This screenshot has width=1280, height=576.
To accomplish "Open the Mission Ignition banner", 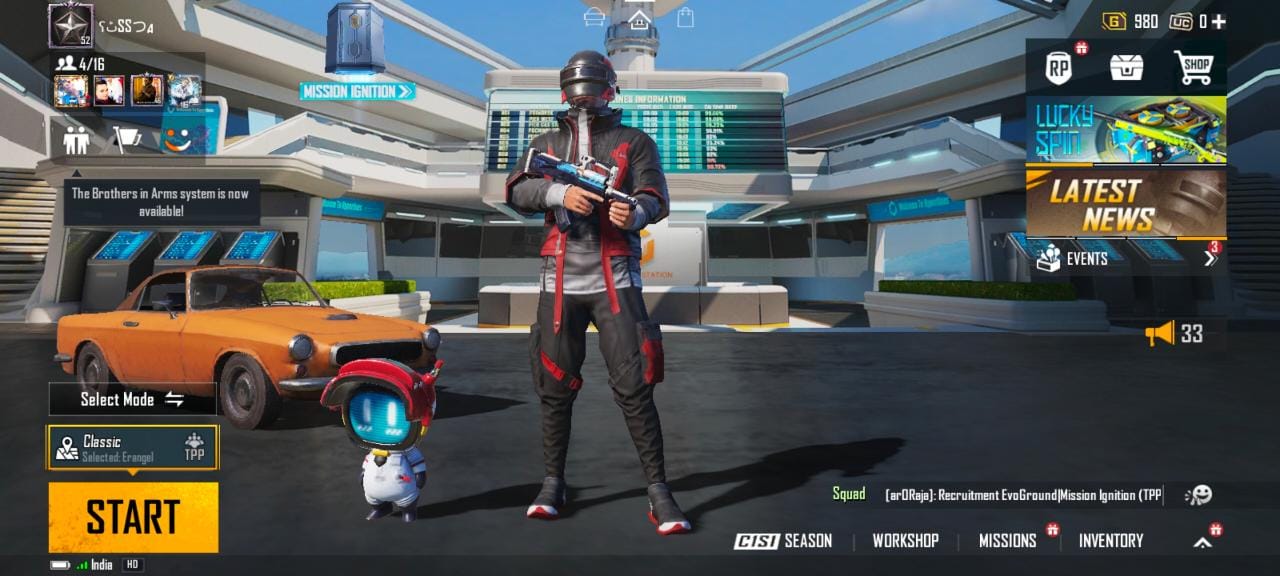I will pos(357,91).
